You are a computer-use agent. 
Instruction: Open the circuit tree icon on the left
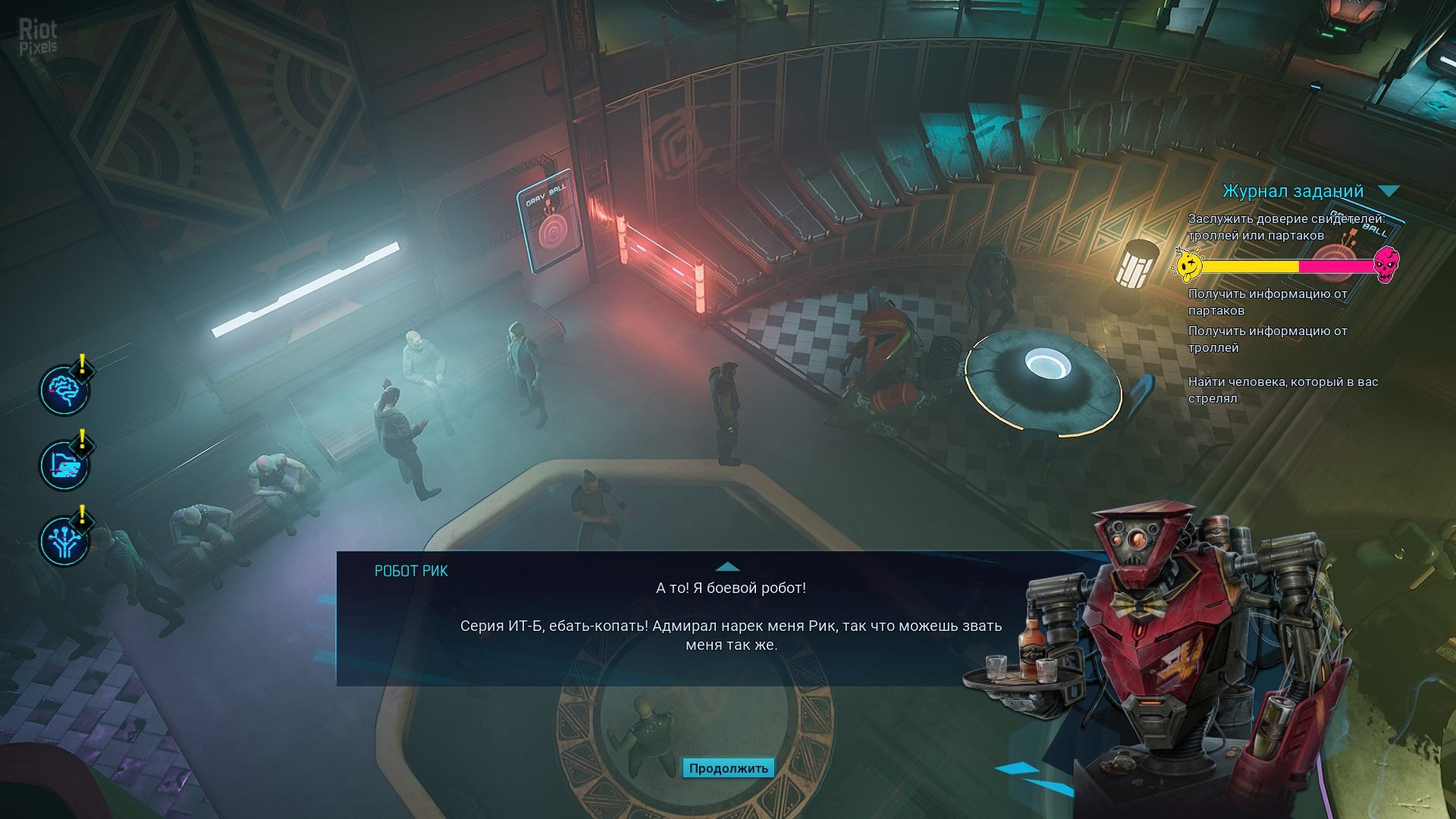tap(64, 541)
